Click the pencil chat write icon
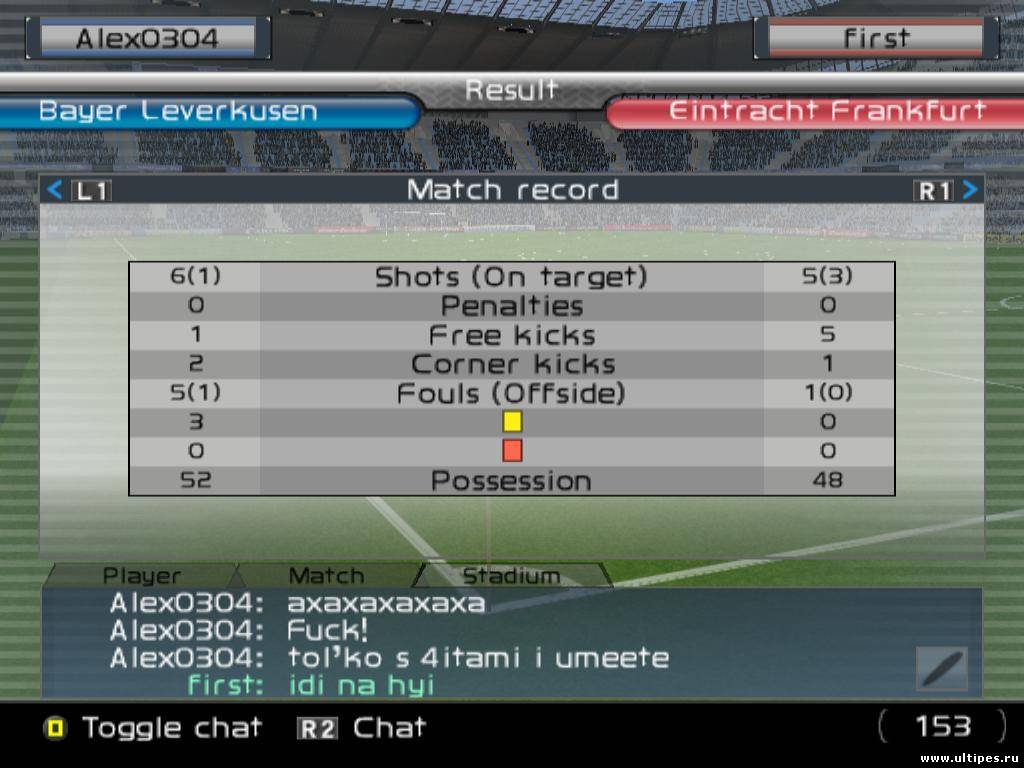The width and height of the screenshot is (1024, 768). 942,668
